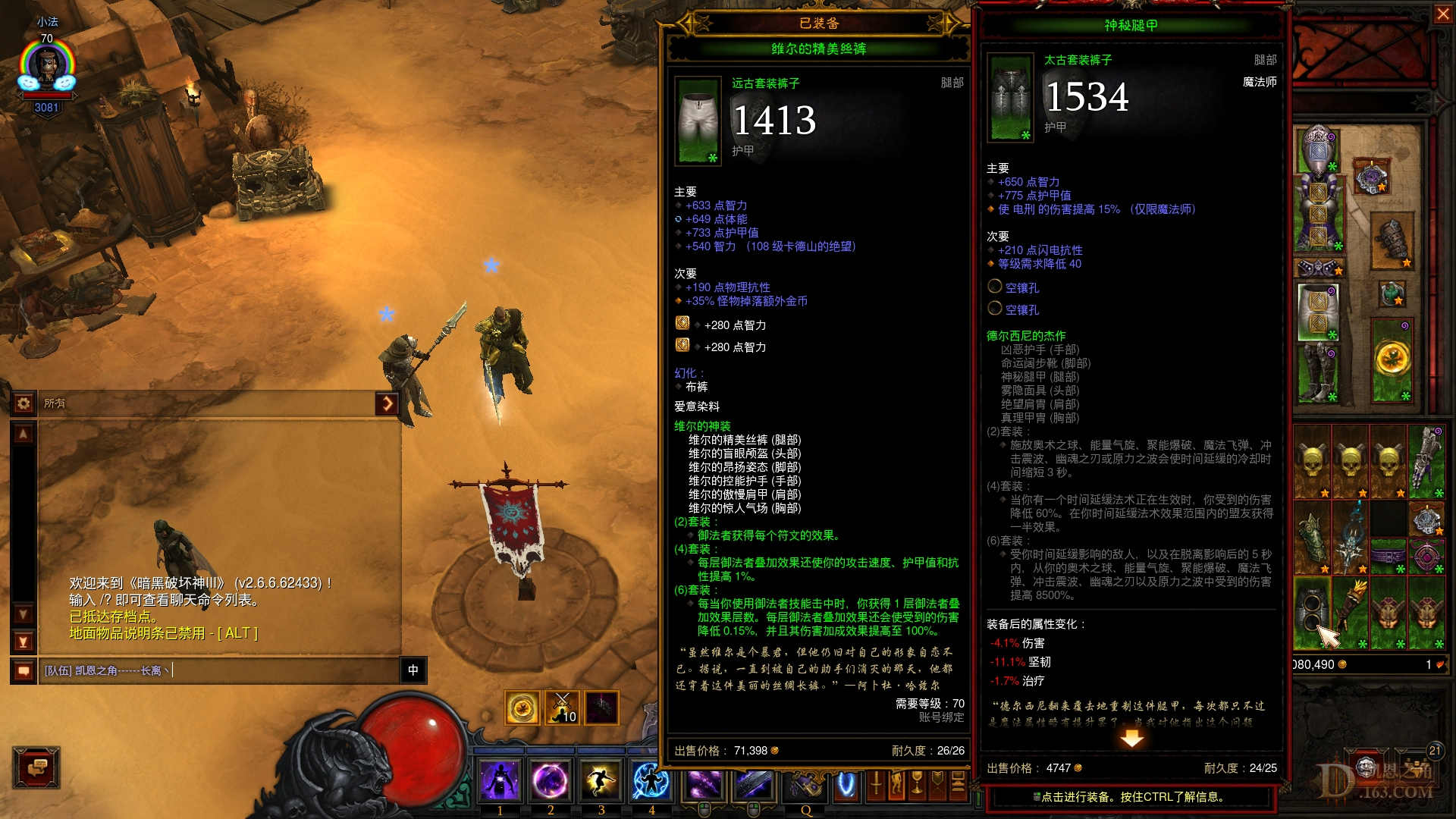The height and width of the screenshot is (819, 1456).
Task: Open chat settings with the gear icon
Action: 25,404
